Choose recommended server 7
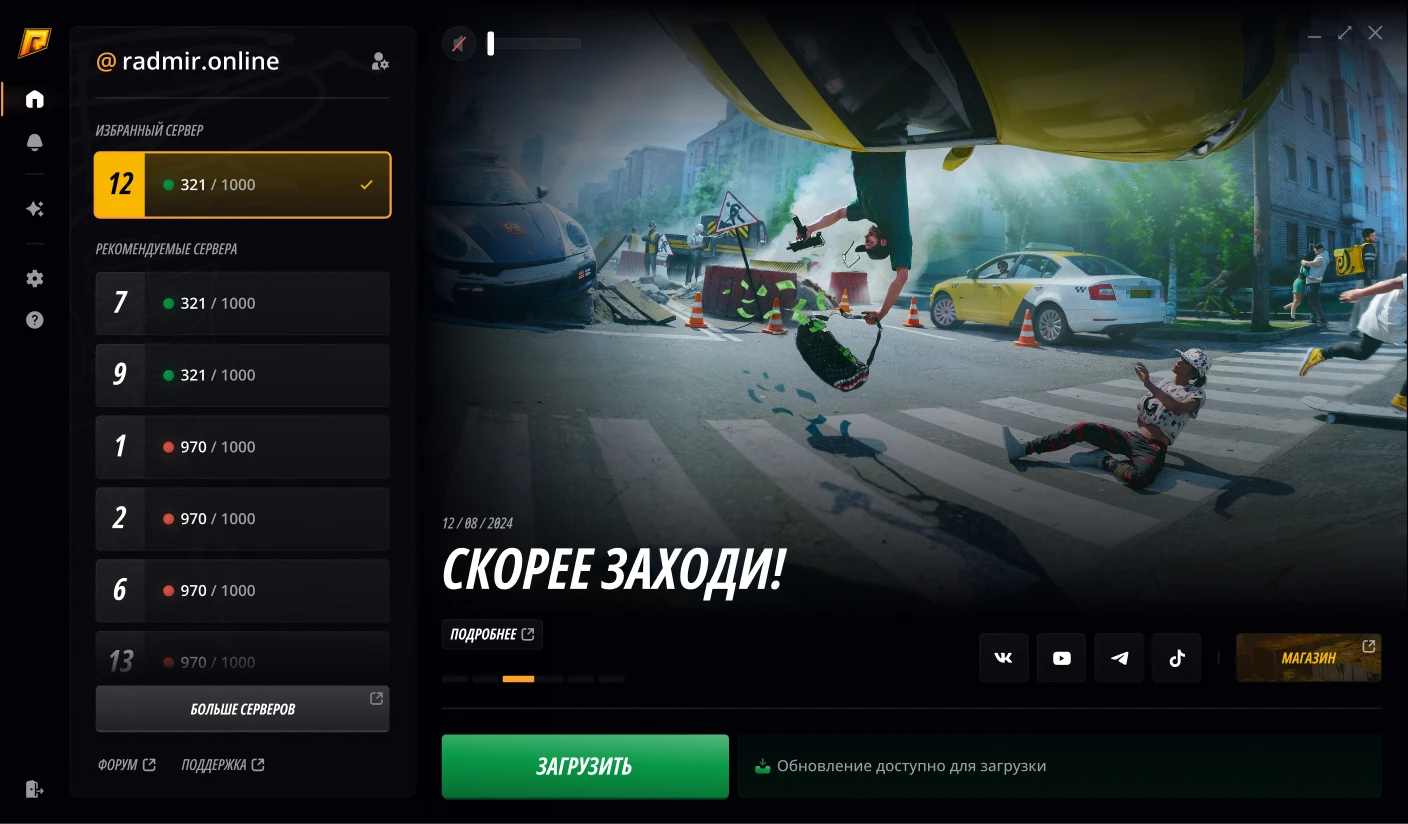 tap(242, 303)
